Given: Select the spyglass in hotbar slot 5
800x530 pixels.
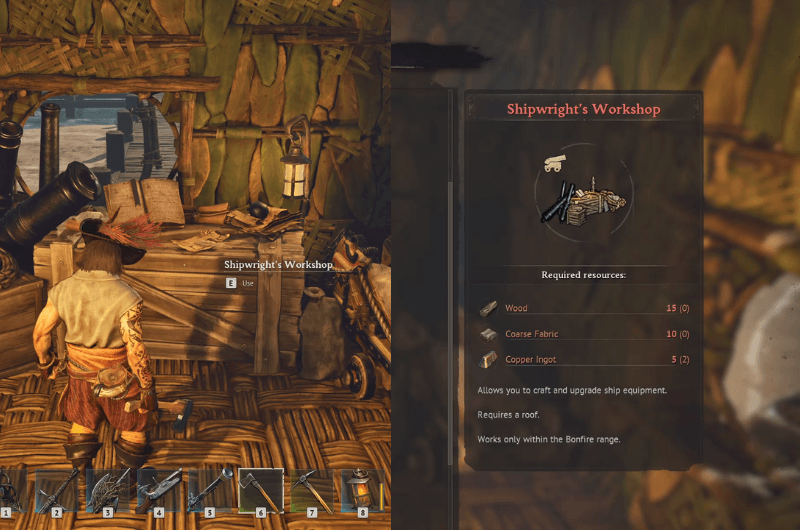Looking at the screenshot, I should pos(209,491).
